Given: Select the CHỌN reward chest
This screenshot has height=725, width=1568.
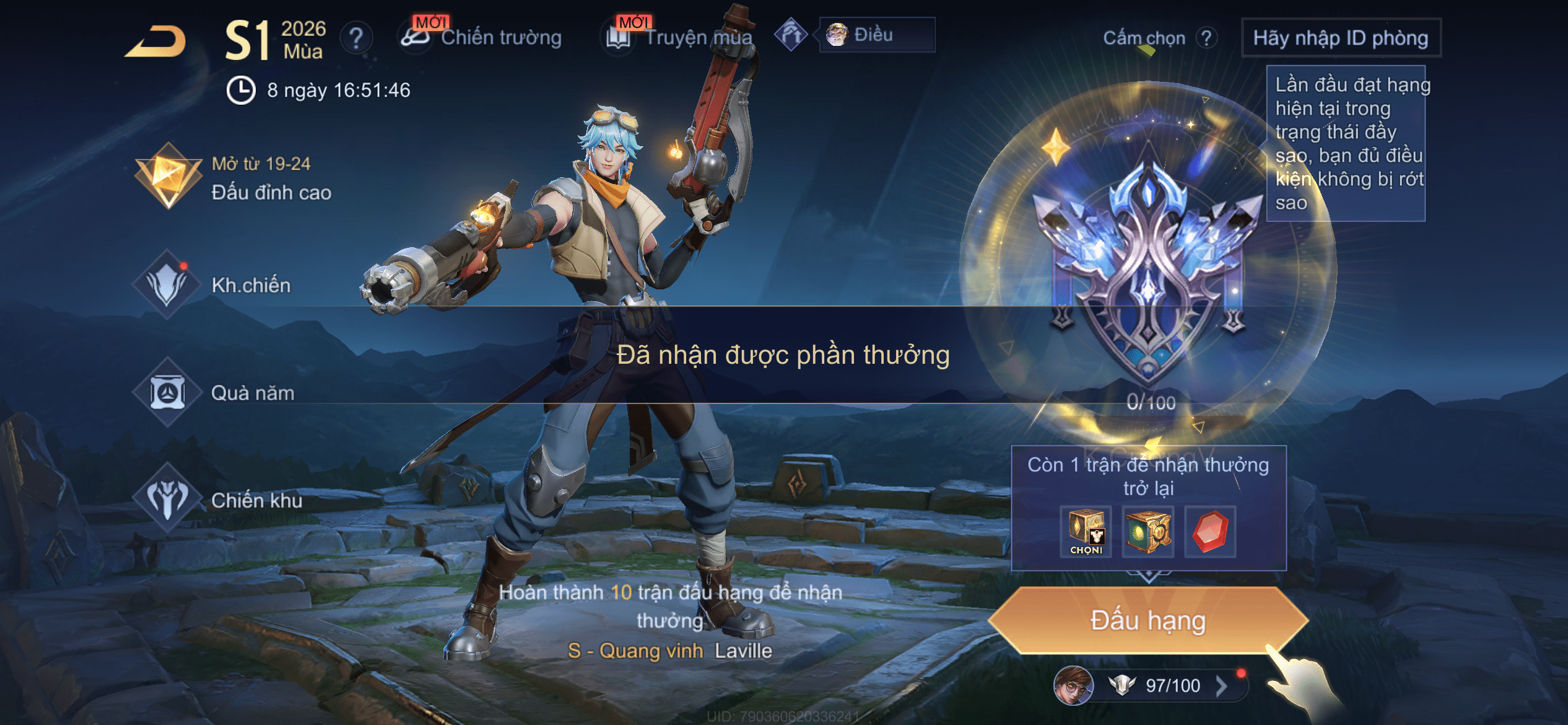Looking at the screenshot, I should click(x=1086, y=532).
